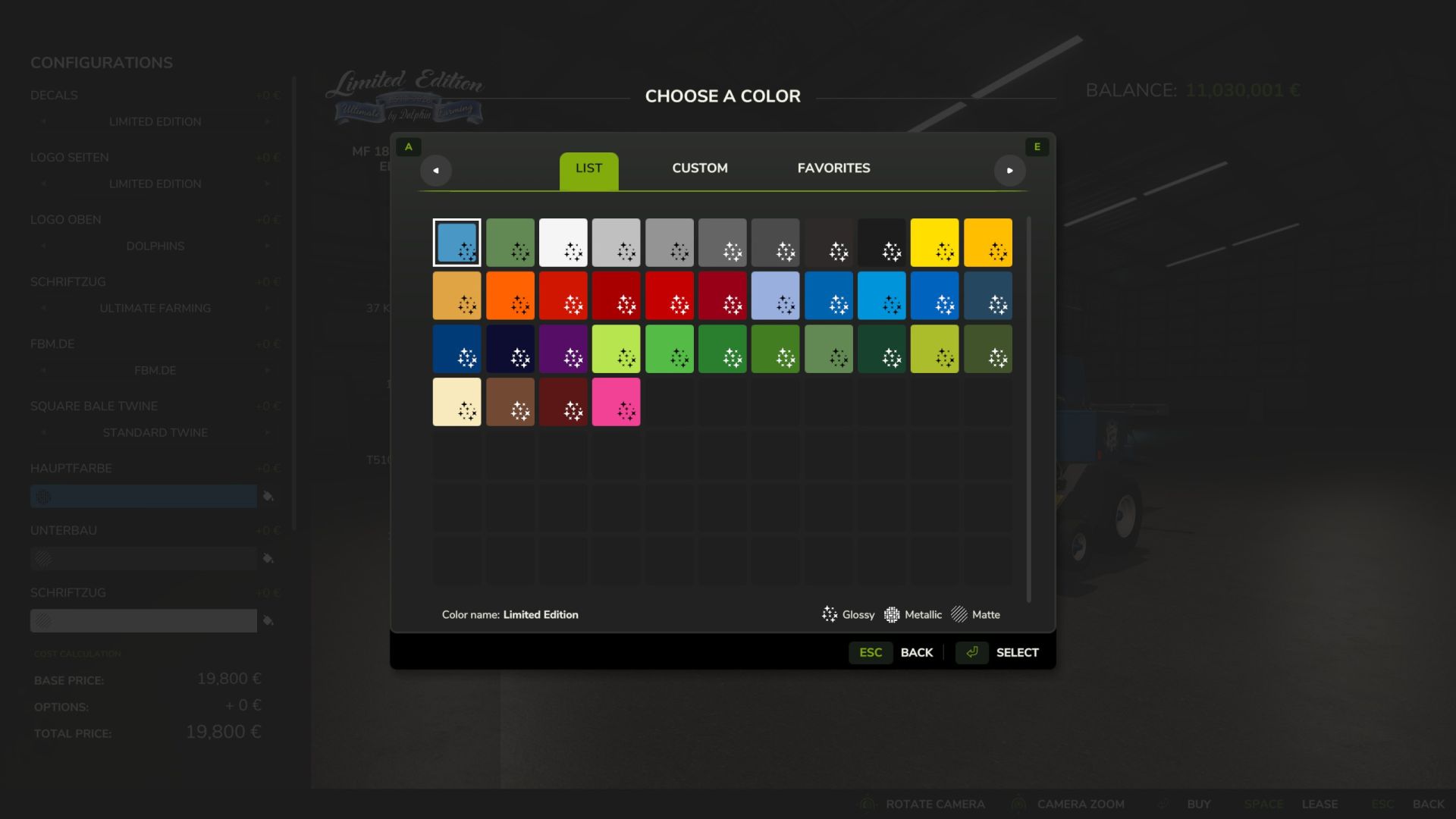Pick the pink color swatch
Image resolution: width=1456 pixels, height=819 pixels.
[617, 401]
